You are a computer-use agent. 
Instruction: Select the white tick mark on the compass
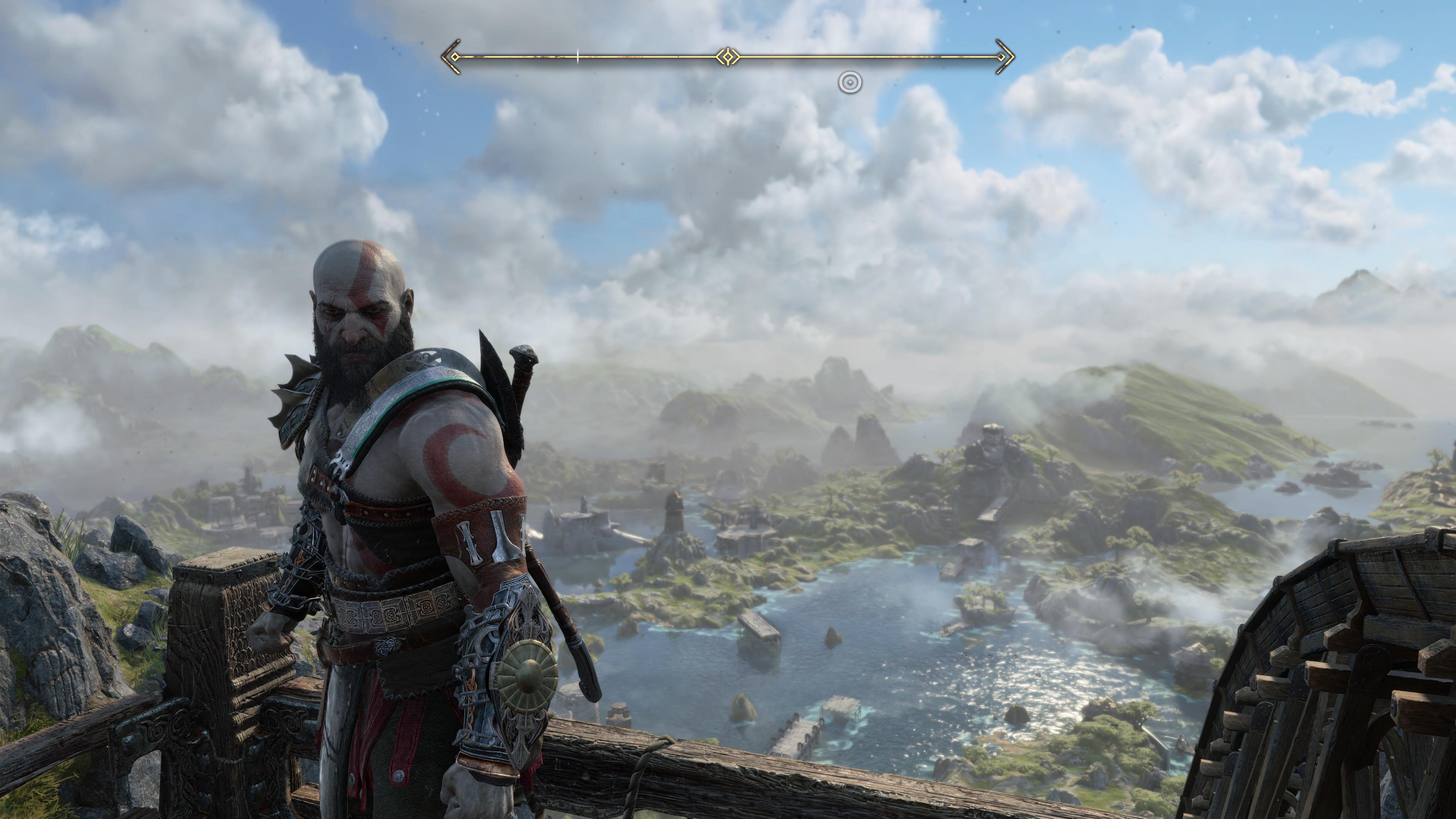pos(577,56)
